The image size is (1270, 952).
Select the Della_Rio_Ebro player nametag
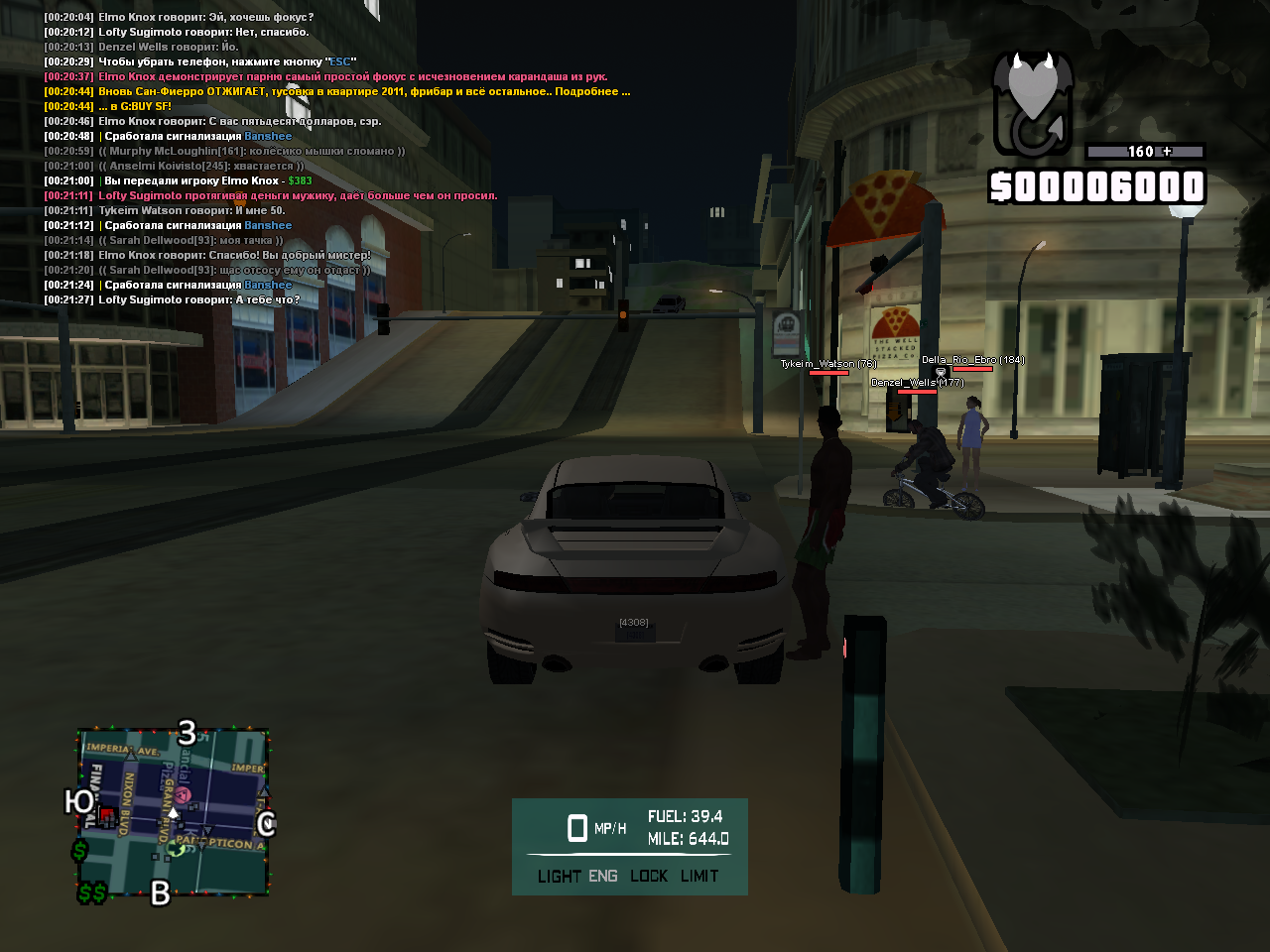[972, 360]
